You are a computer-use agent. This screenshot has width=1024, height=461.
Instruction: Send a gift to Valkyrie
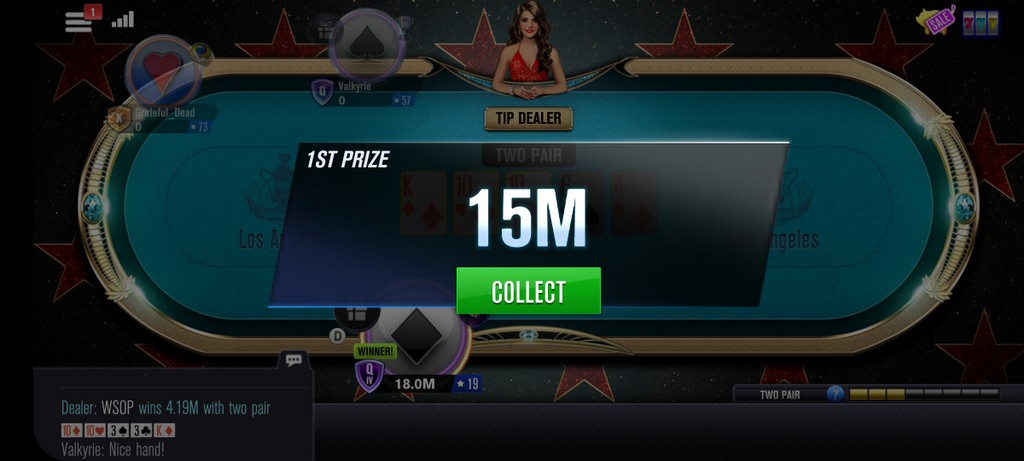[325, 27]
